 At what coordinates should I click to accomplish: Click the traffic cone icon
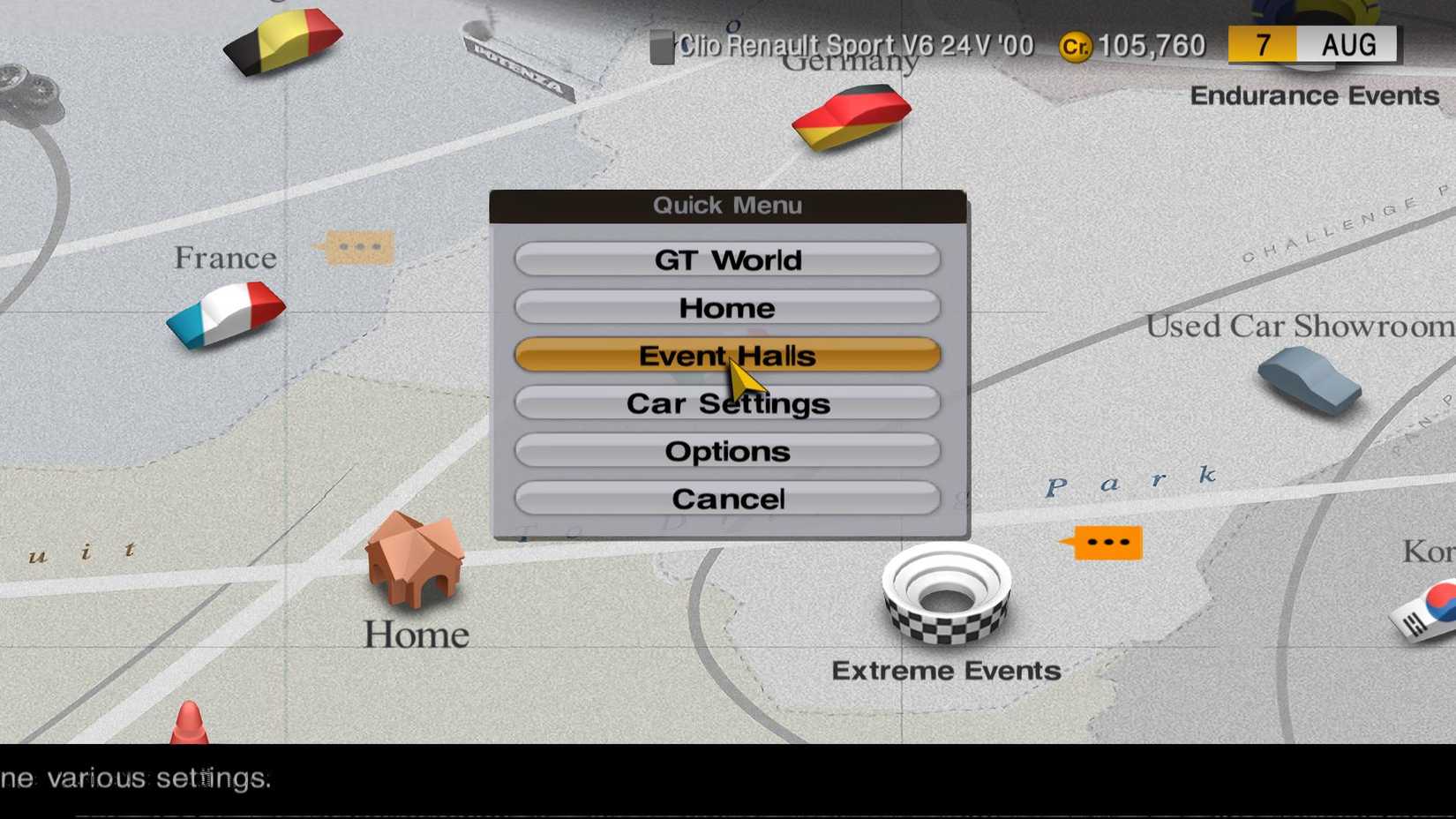188,724
